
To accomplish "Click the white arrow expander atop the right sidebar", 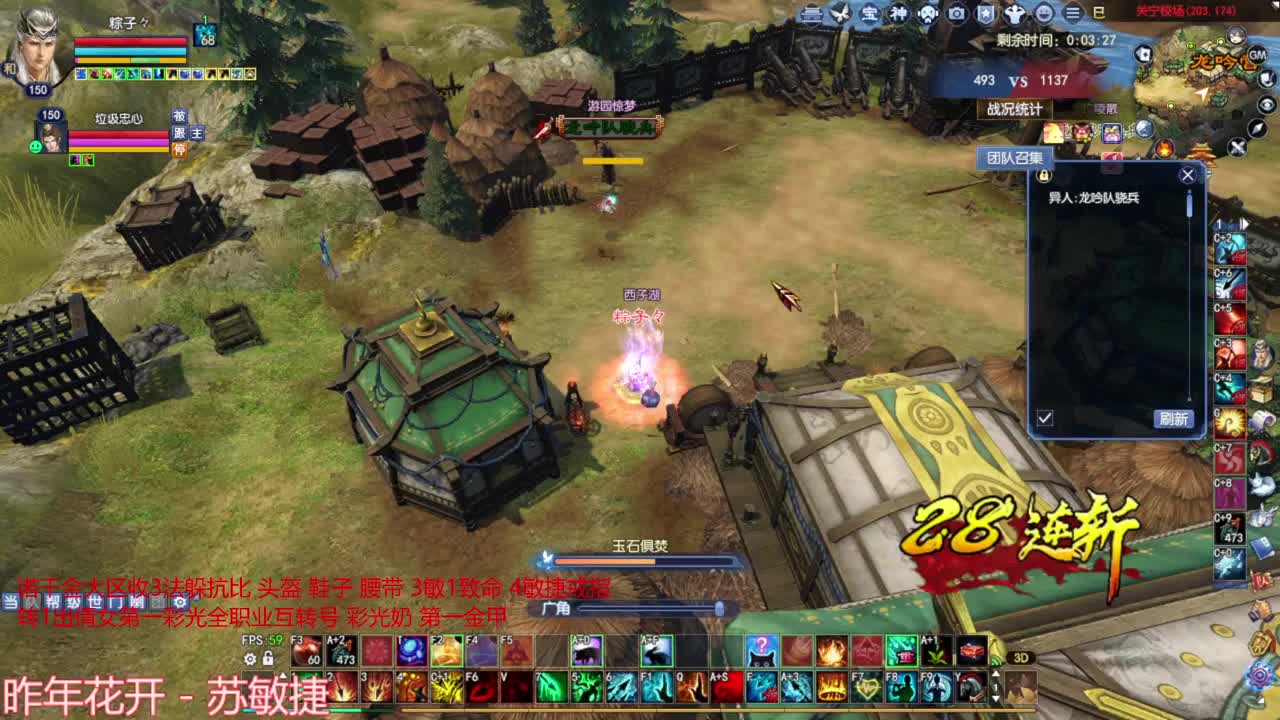I will pos(1245,223).
